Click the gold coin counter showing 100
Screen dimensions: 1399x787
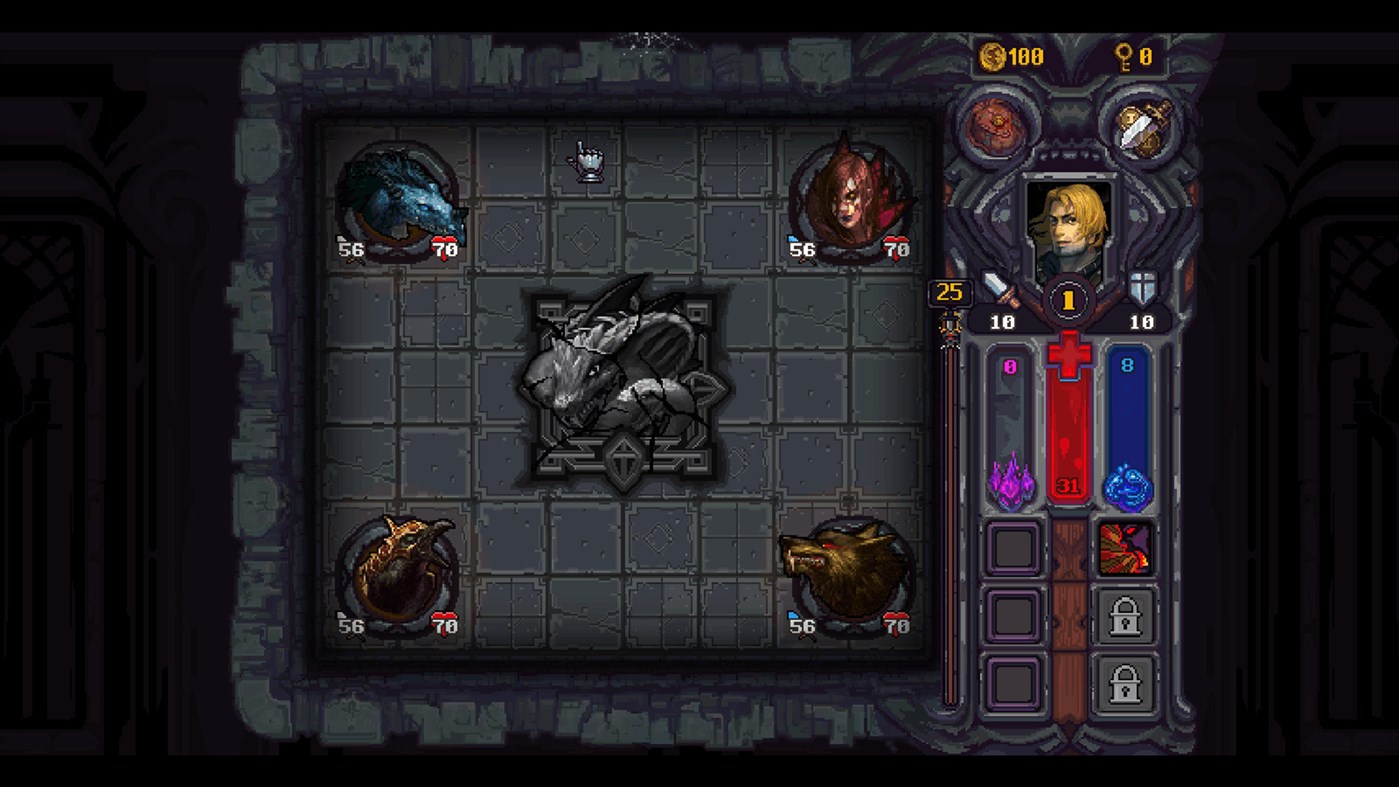[1002, 57]
